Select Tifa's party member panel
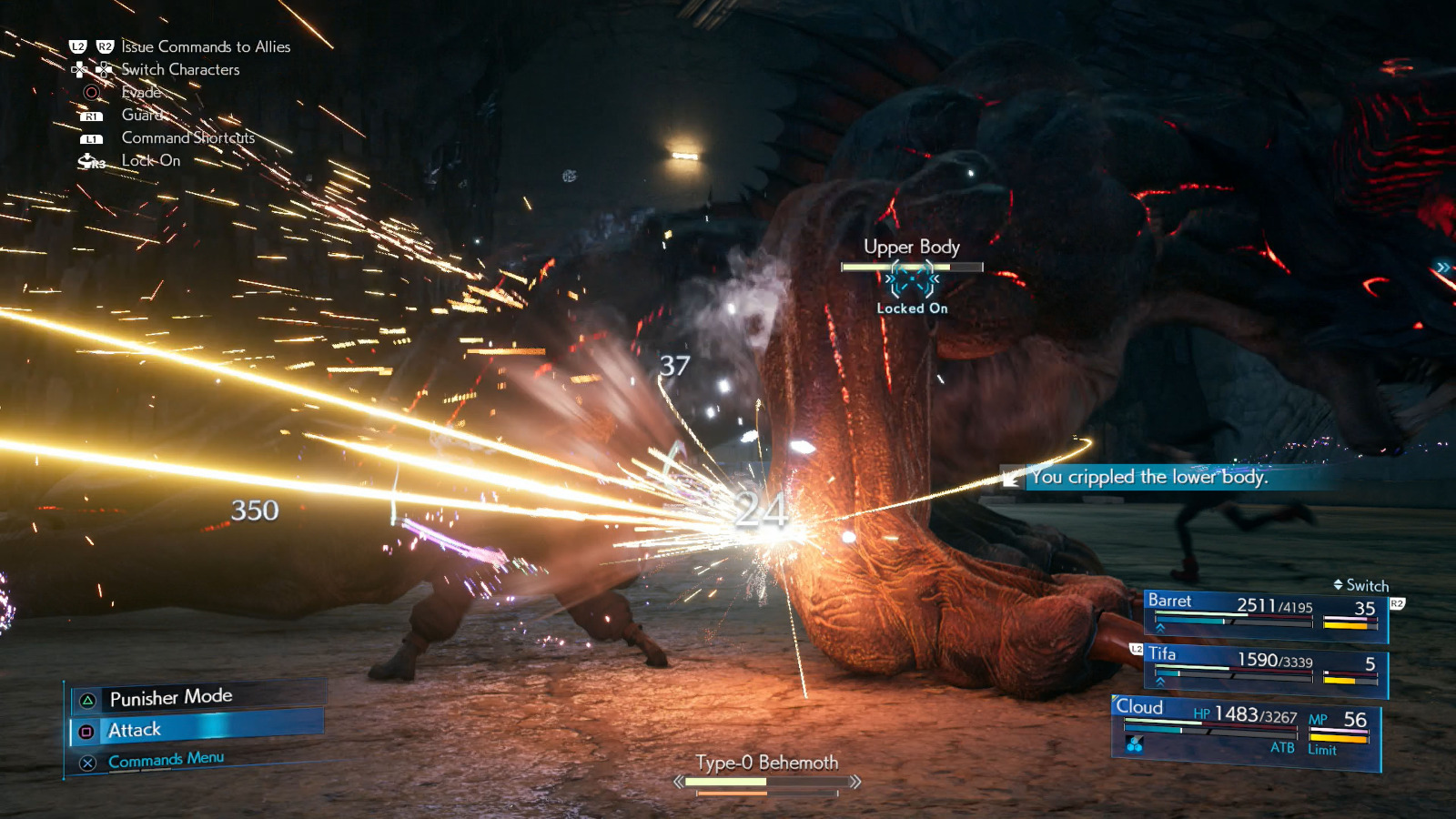This screenshot has width=1456, height=819. [1265, 664]
